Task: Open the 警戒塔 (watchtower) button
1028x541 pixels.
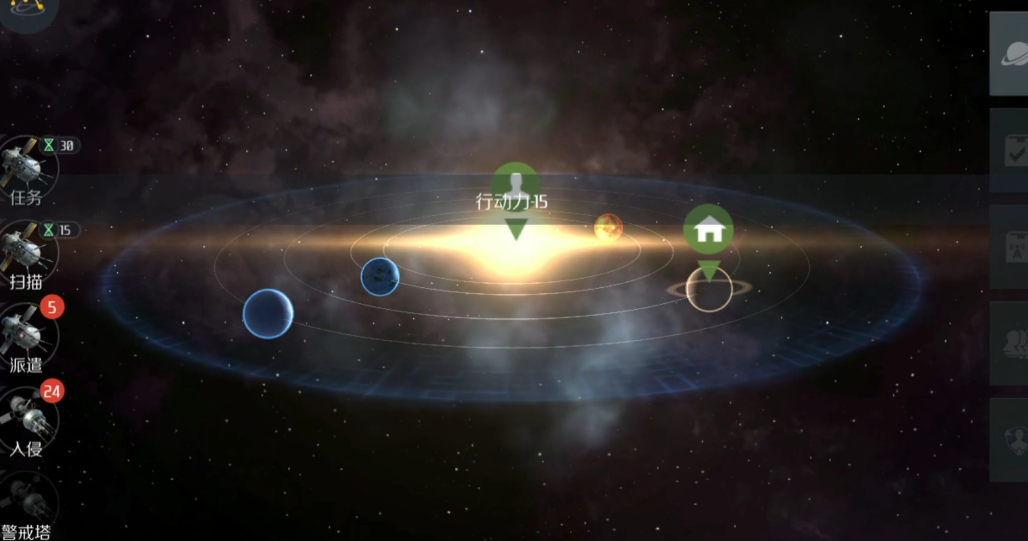Action: point(26,503)
